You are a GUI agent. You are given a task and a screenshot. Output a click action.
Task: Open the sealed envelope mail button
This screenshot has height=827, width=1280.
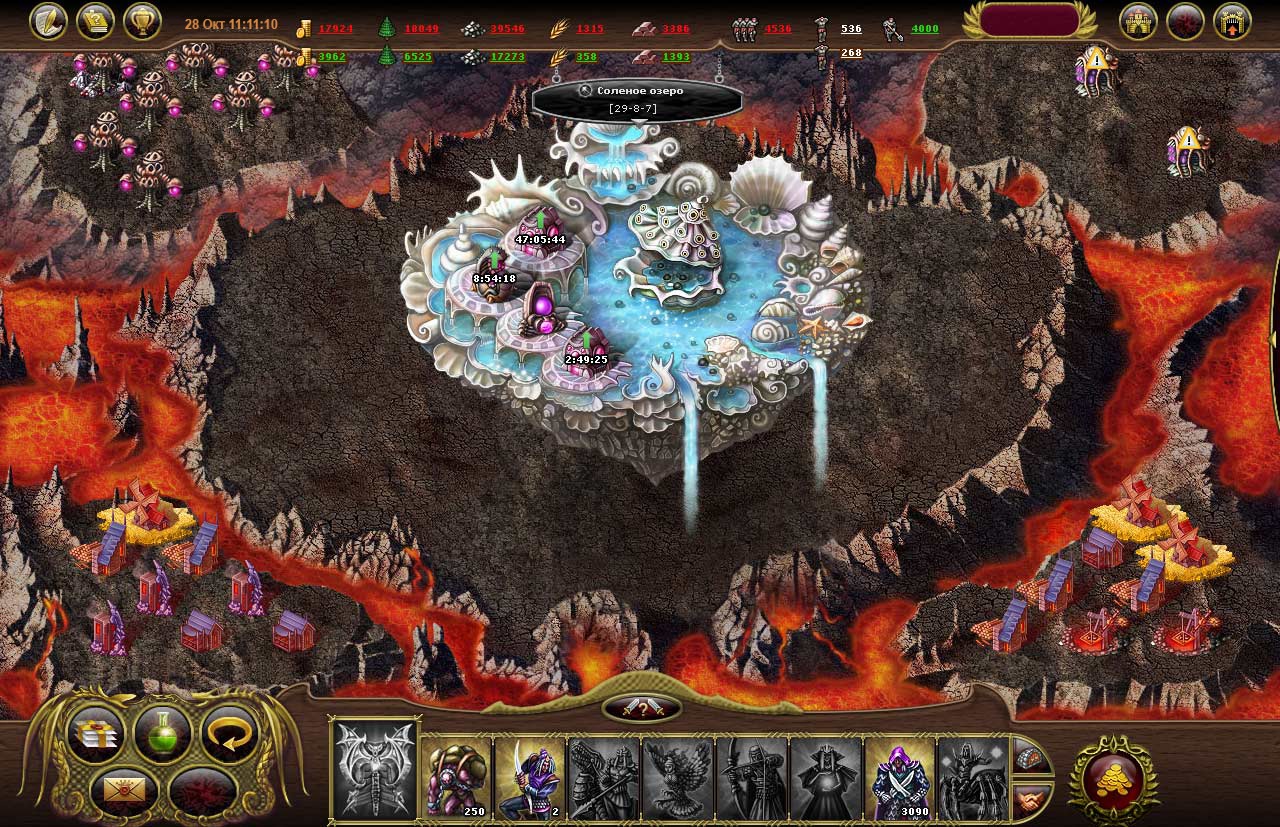pyautogui.click(x=124, y=790)
